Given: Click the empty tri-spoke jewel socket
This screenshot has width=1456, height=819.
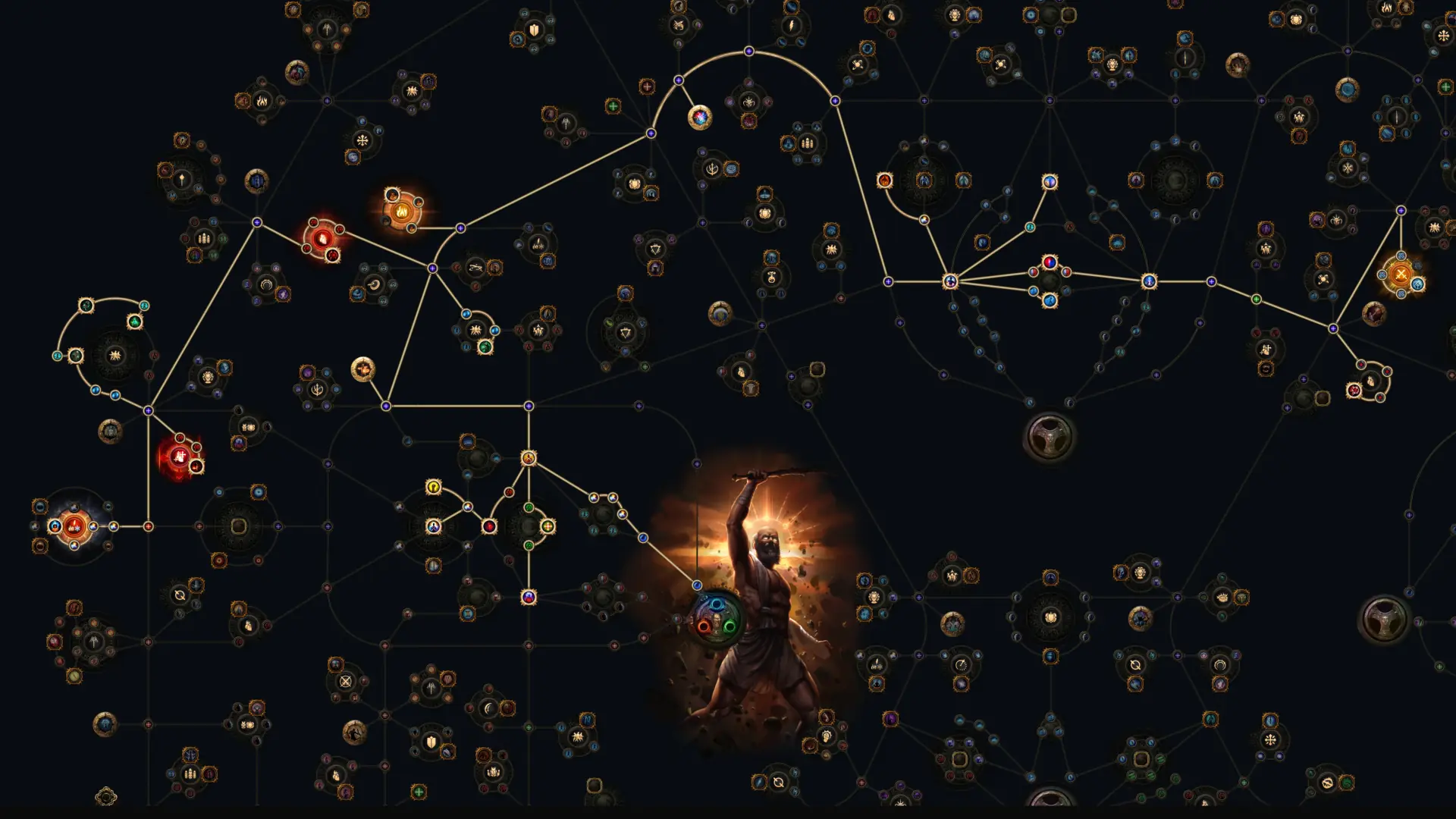Looking at the screenshot, I should click(1050, 438).
